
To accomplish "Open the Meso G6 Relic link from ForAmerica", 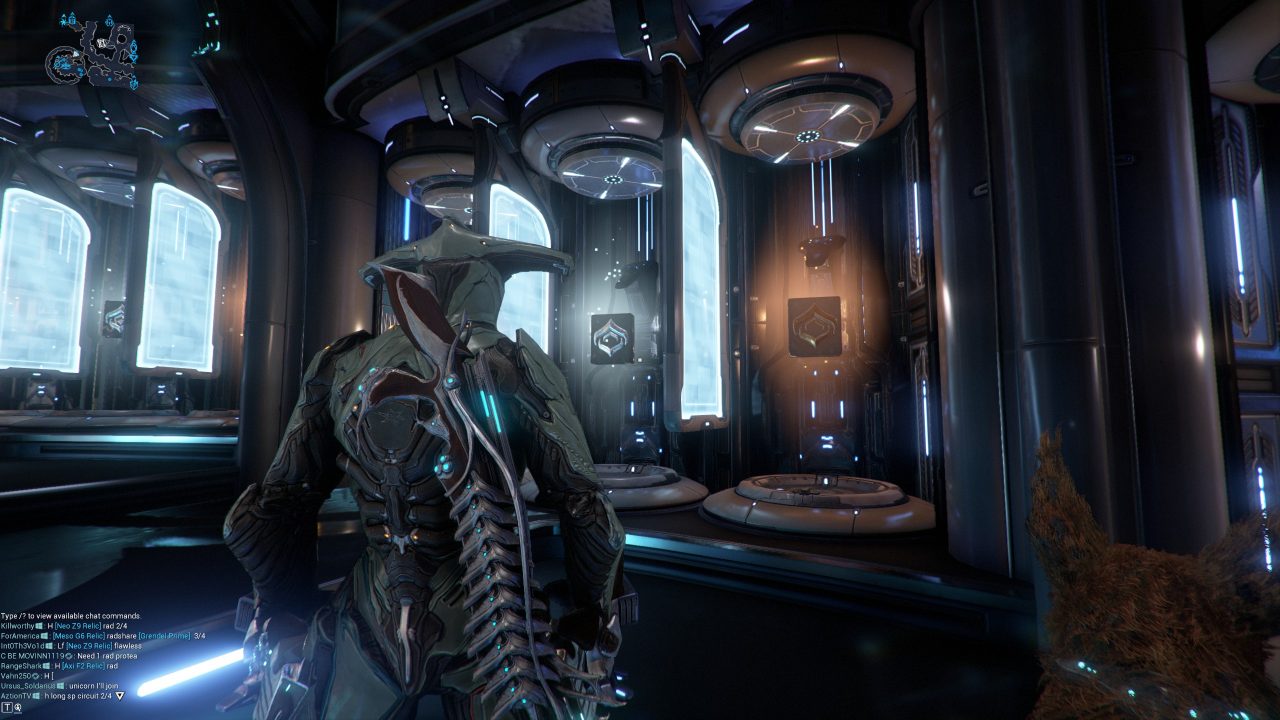I will click(78, 636).
